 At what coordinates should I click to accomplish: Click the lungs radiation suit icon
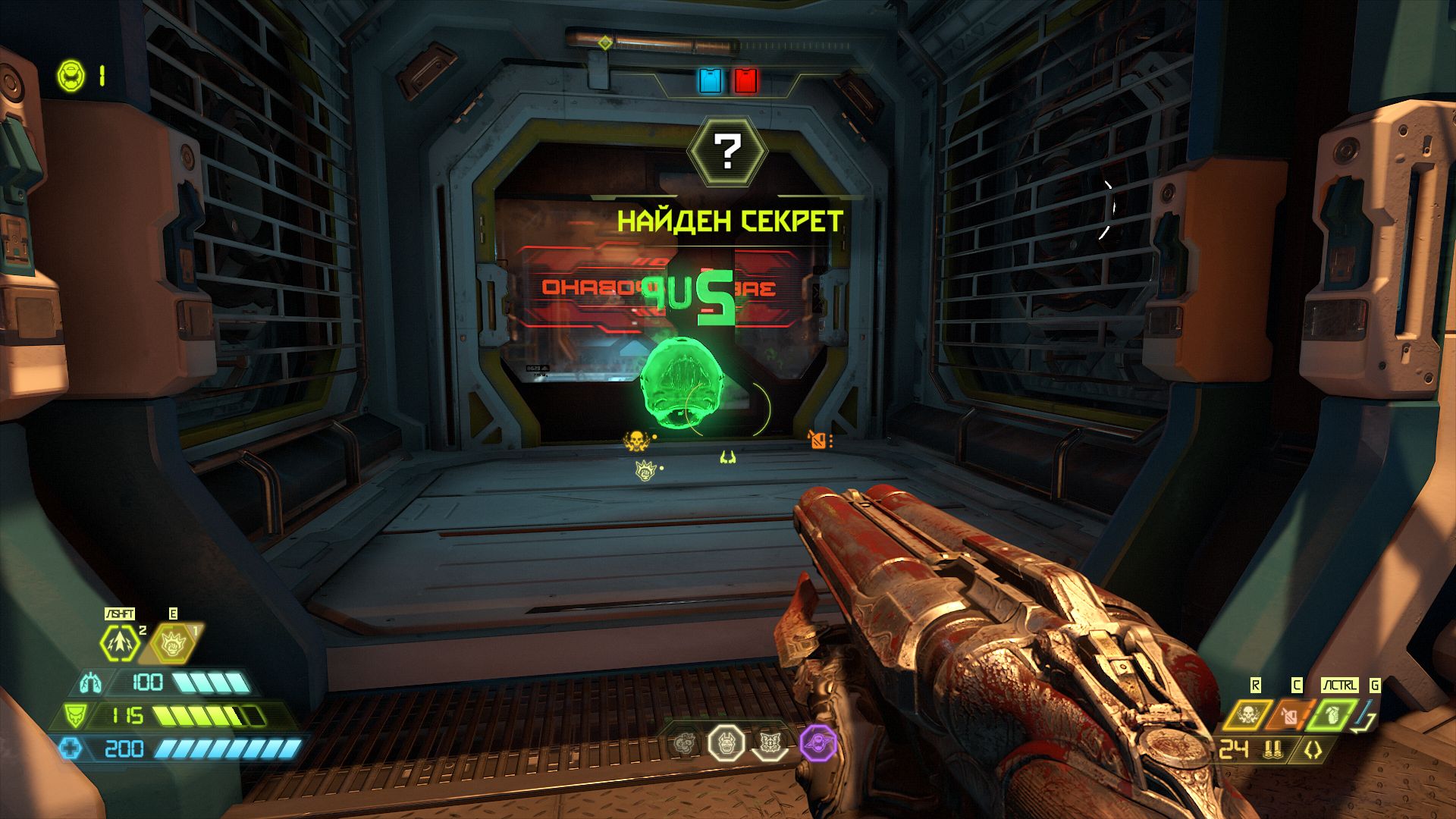coord(90,682)
